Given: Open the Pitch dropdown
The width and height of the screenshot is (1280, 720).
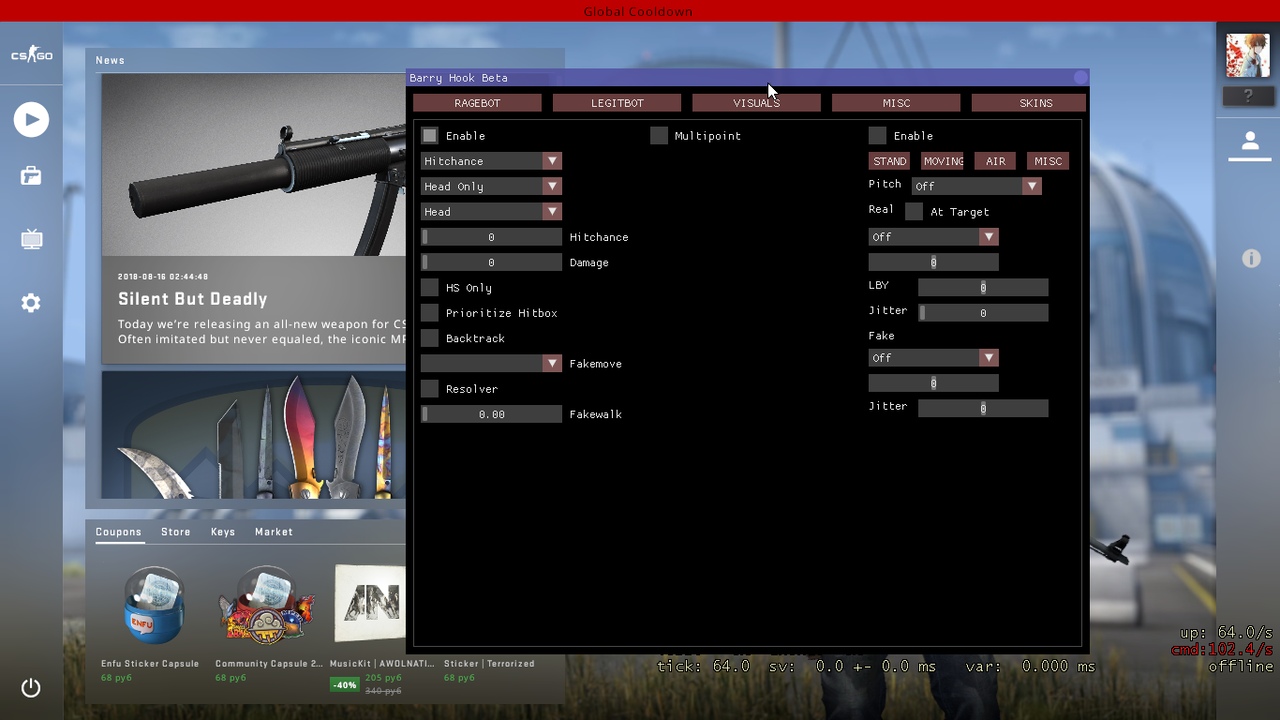Looking at the screenshot, I should pos(976,186).
